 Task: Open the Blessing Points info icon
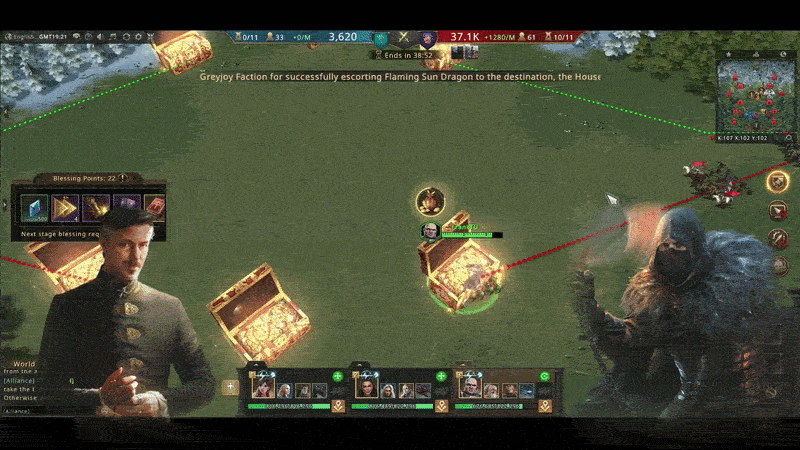123,178
